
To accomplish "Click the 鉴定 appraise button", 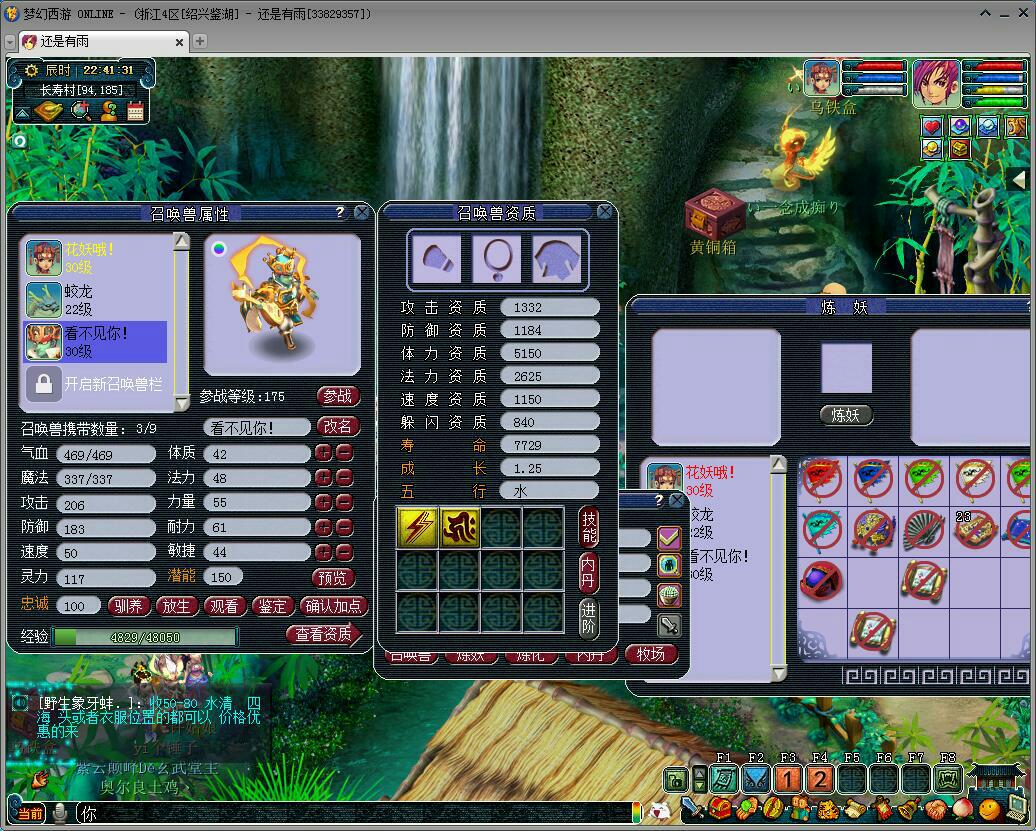I will [x=272, y=605].
